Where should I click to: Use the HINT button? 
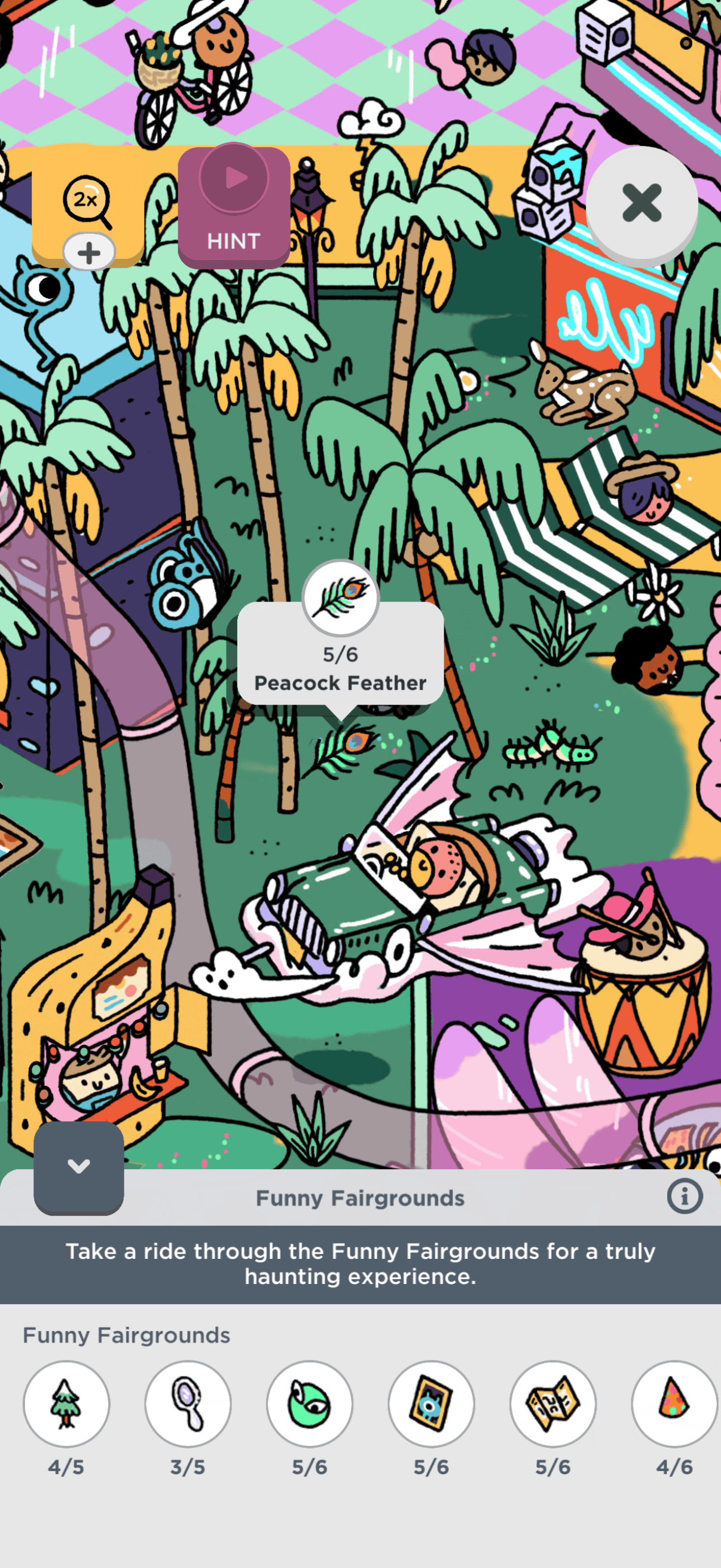pos(234,207)
